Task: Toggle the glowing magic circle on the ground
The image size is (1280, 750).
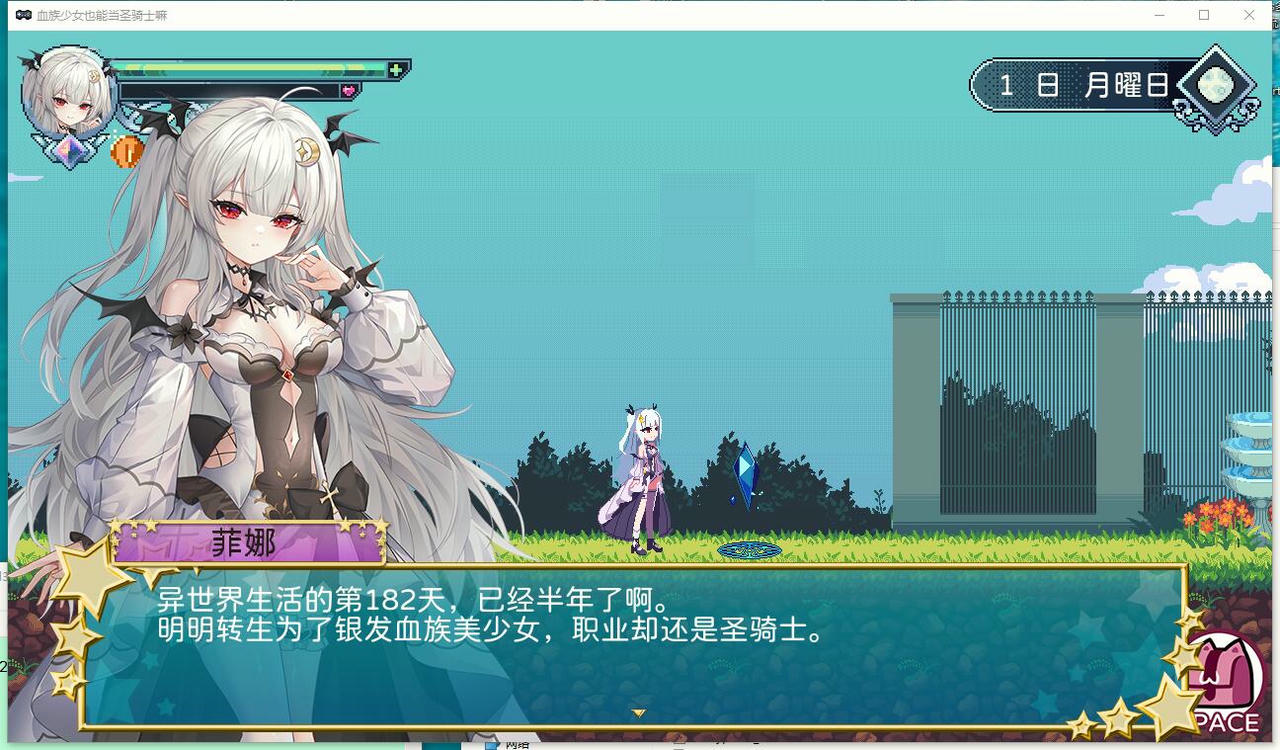Action: tap(748, 549)
